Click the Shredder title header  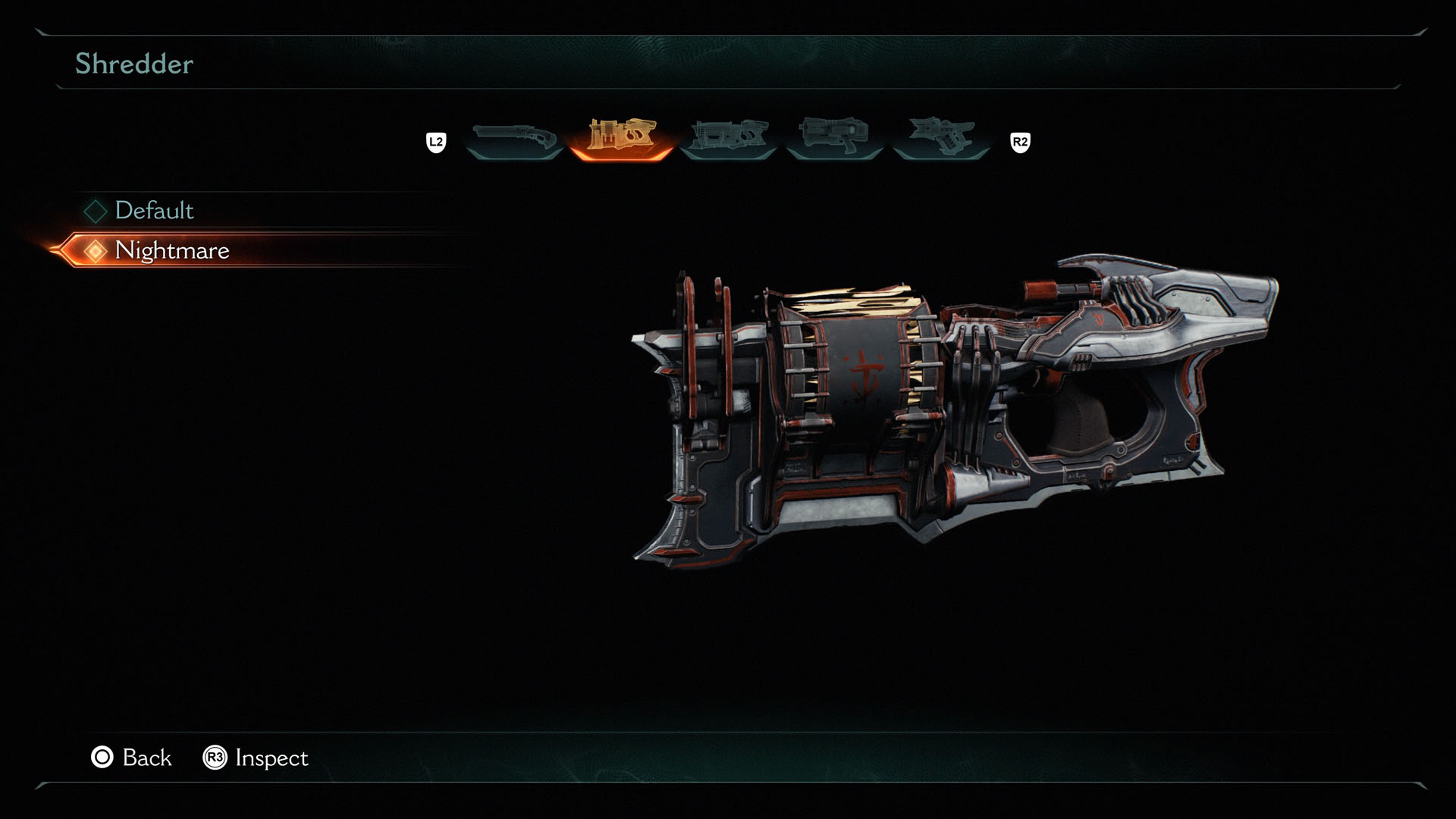[133, 64]
